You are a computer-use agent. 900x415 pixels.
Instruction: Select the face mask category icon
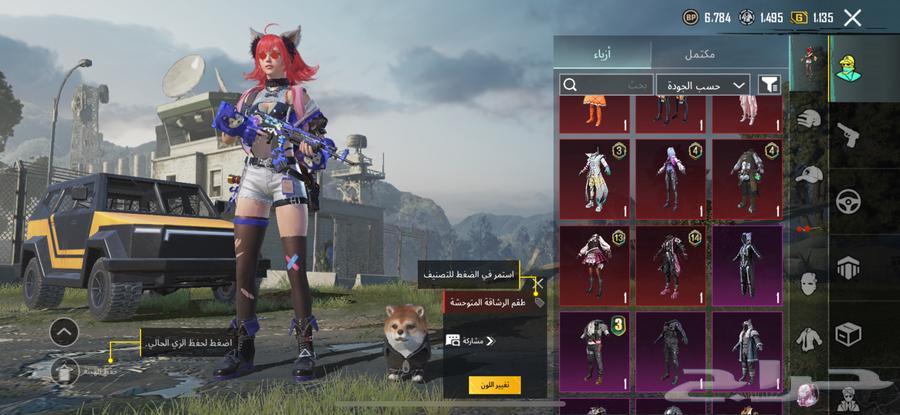click(808, 284)
